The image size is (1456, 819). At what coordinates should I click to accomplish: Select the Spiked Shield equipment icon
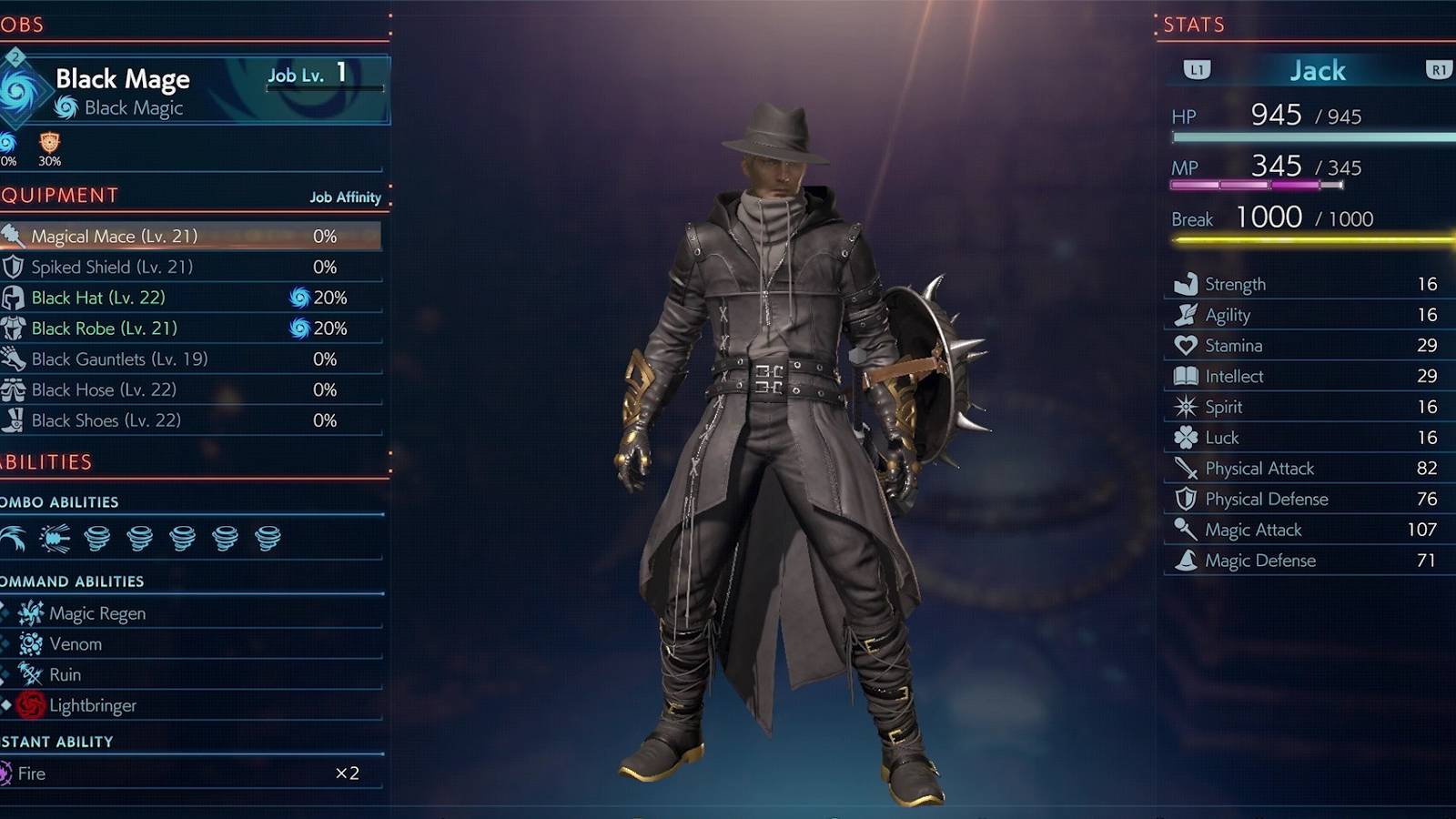coord(13,267)
